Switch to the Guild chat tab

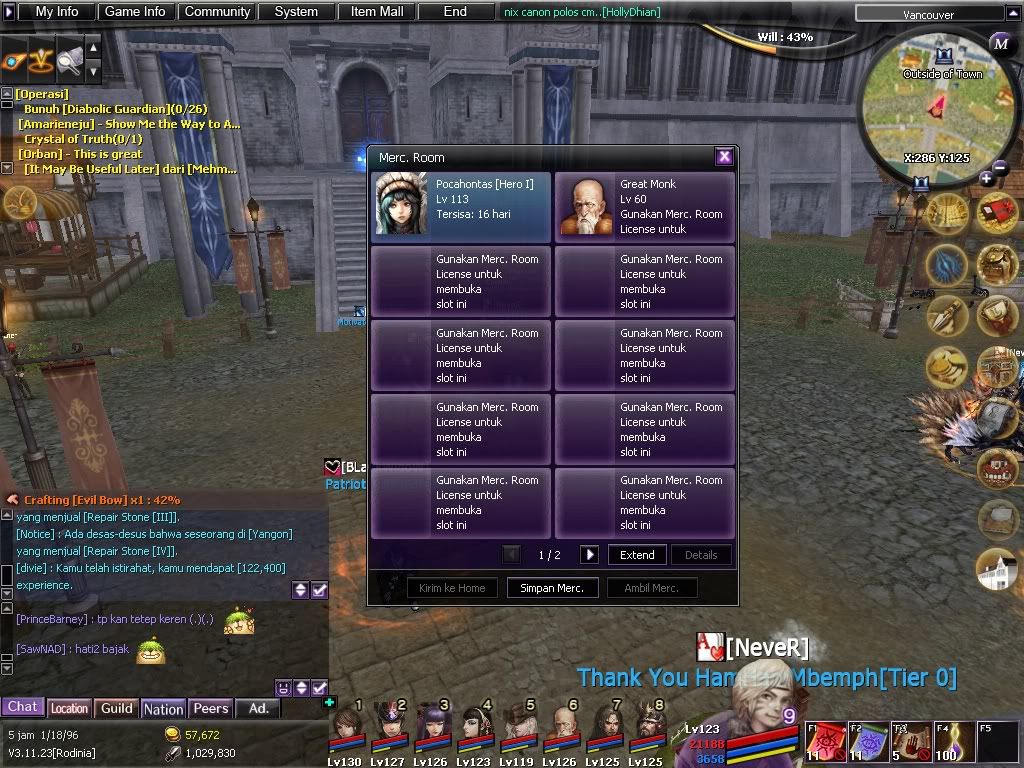117,708
